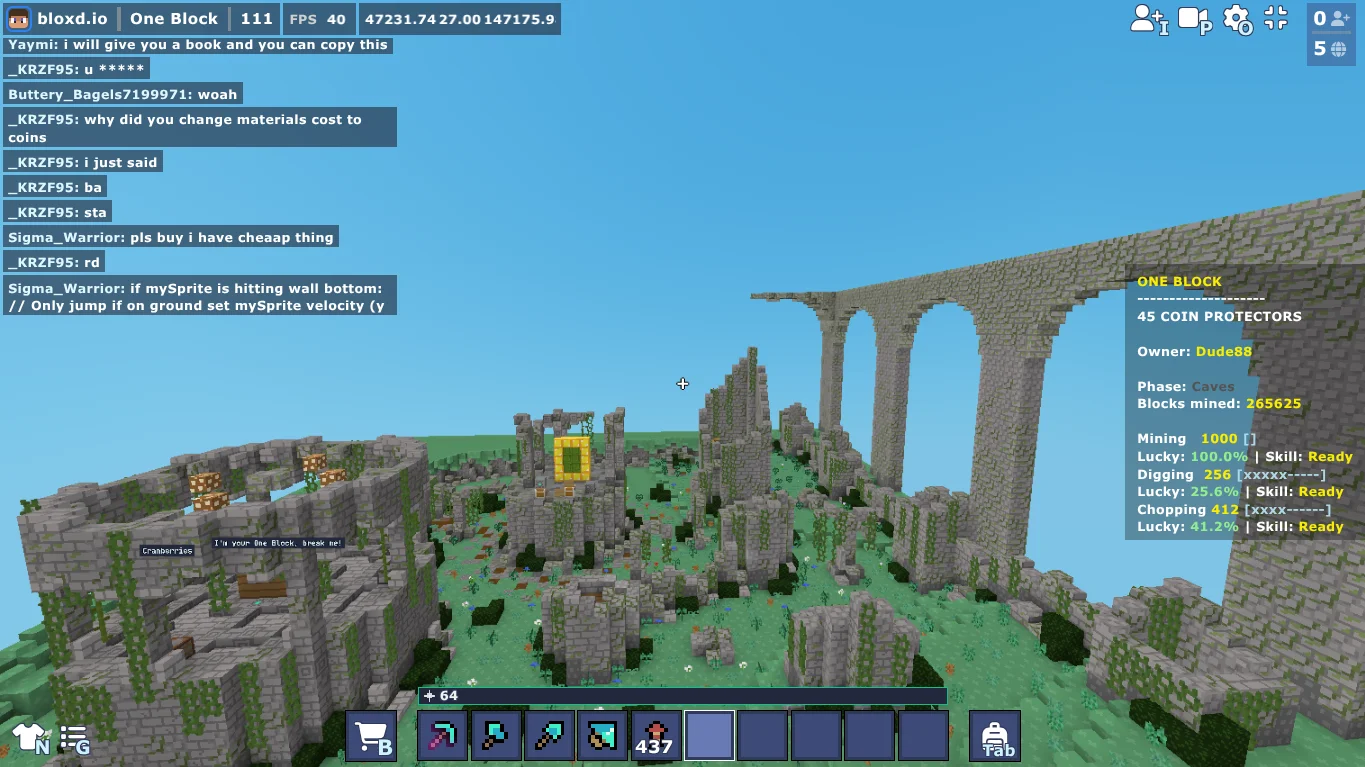Select the brush tool in slot four

tap(602, 734)
